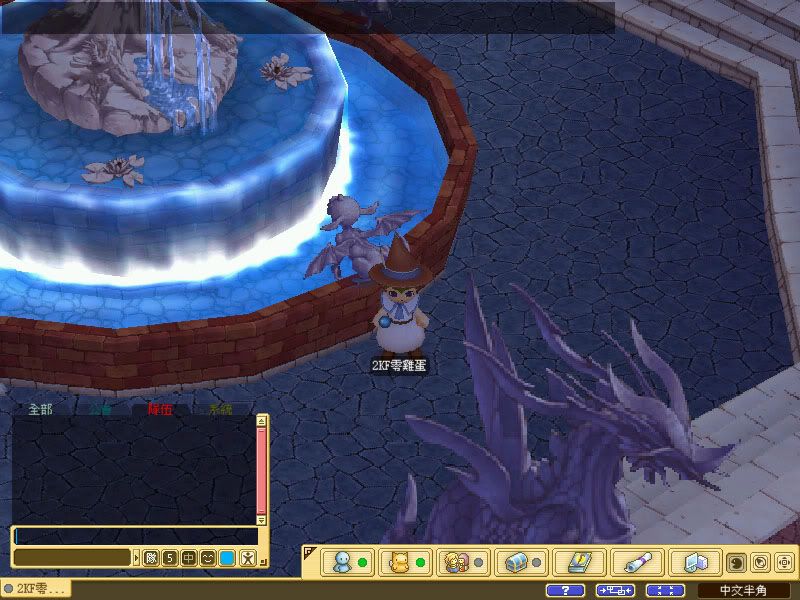Switch to the 全部 chat tab
Viewport: 800px width, 600px height.
point(40,409)
